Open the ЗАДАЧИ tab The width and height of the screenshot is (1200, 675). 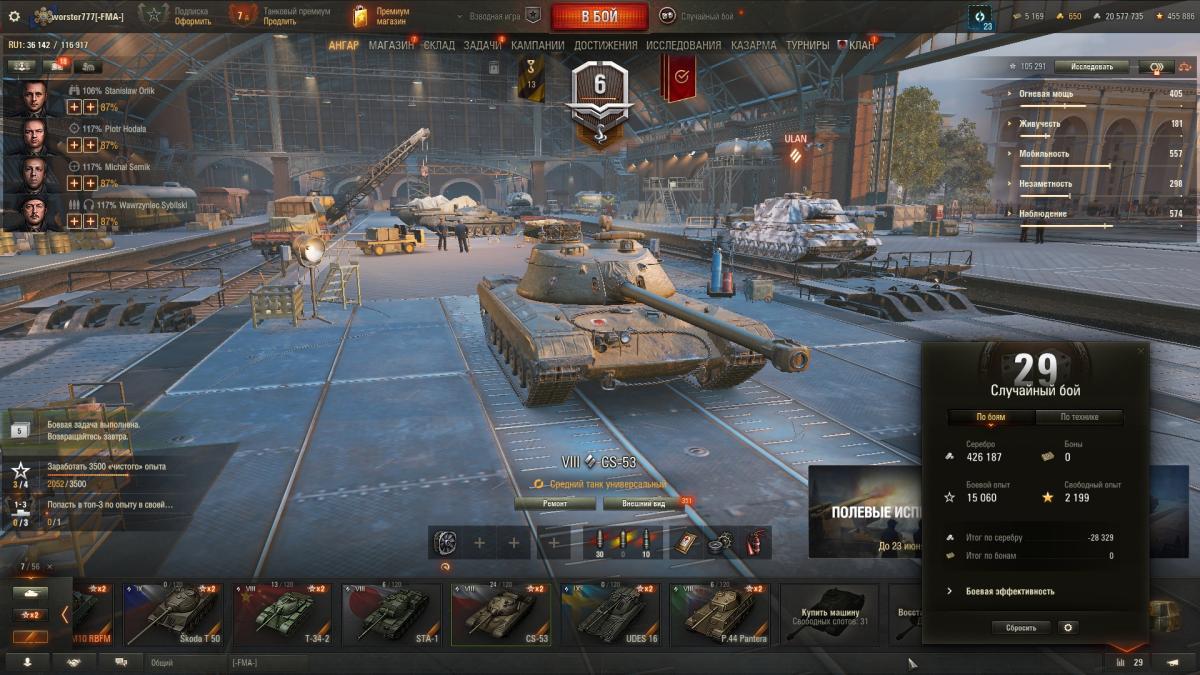click(483, 45)
